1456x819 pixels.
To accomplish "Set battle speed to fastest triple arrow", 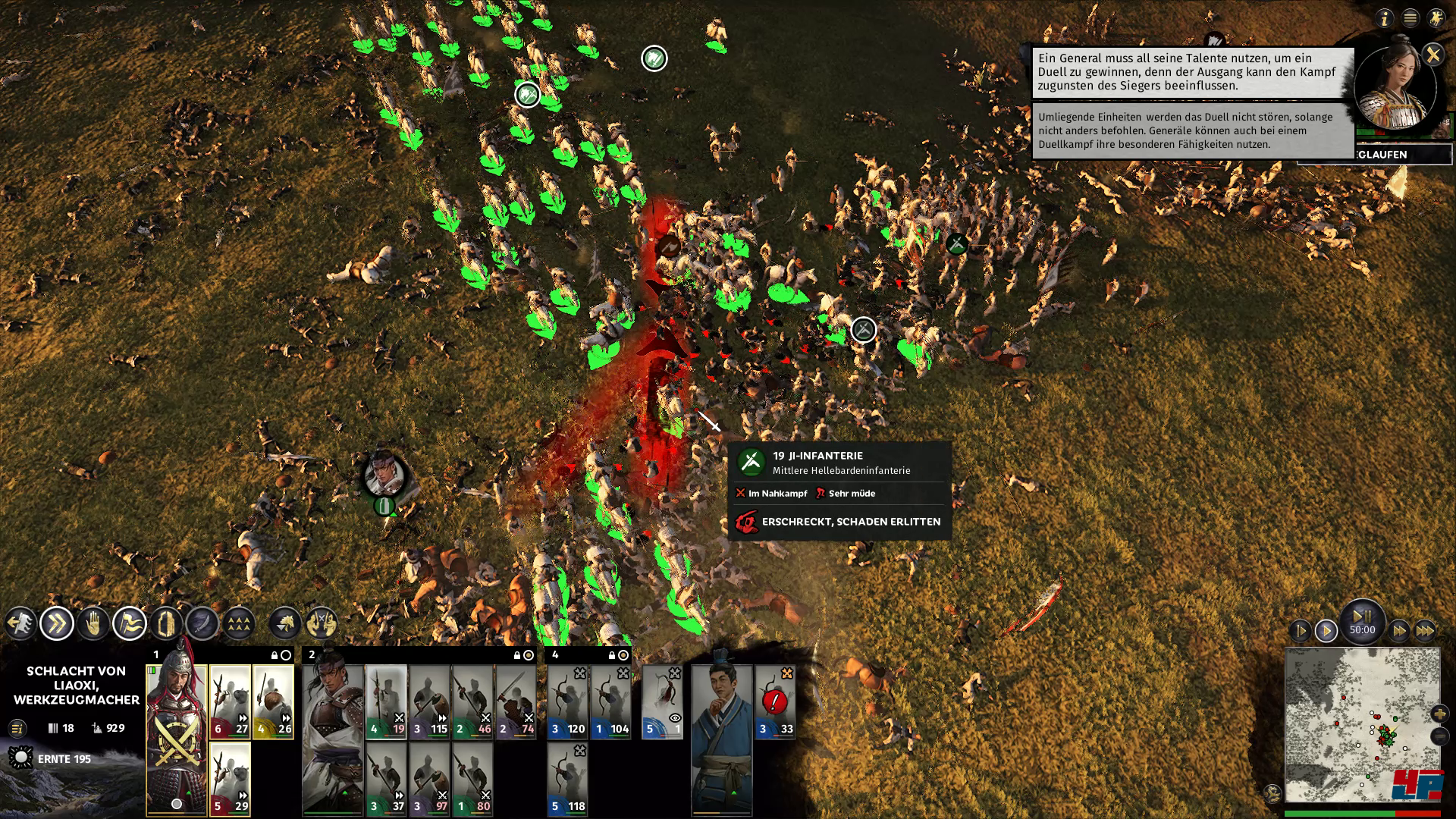I will pos(1425,630).
